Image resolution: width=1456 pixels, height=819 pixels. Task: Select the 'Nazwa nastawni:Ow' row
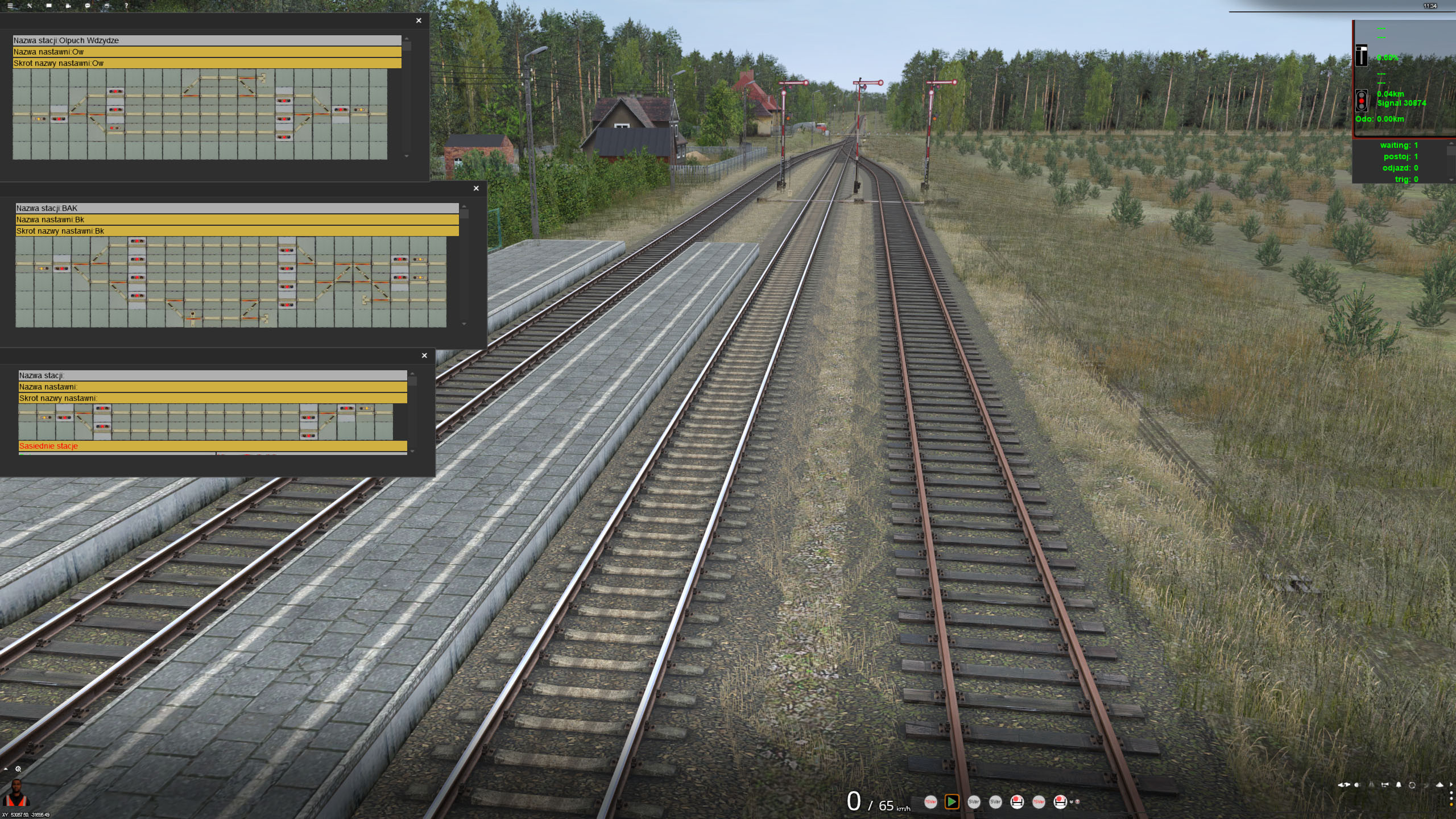point(207,52)
